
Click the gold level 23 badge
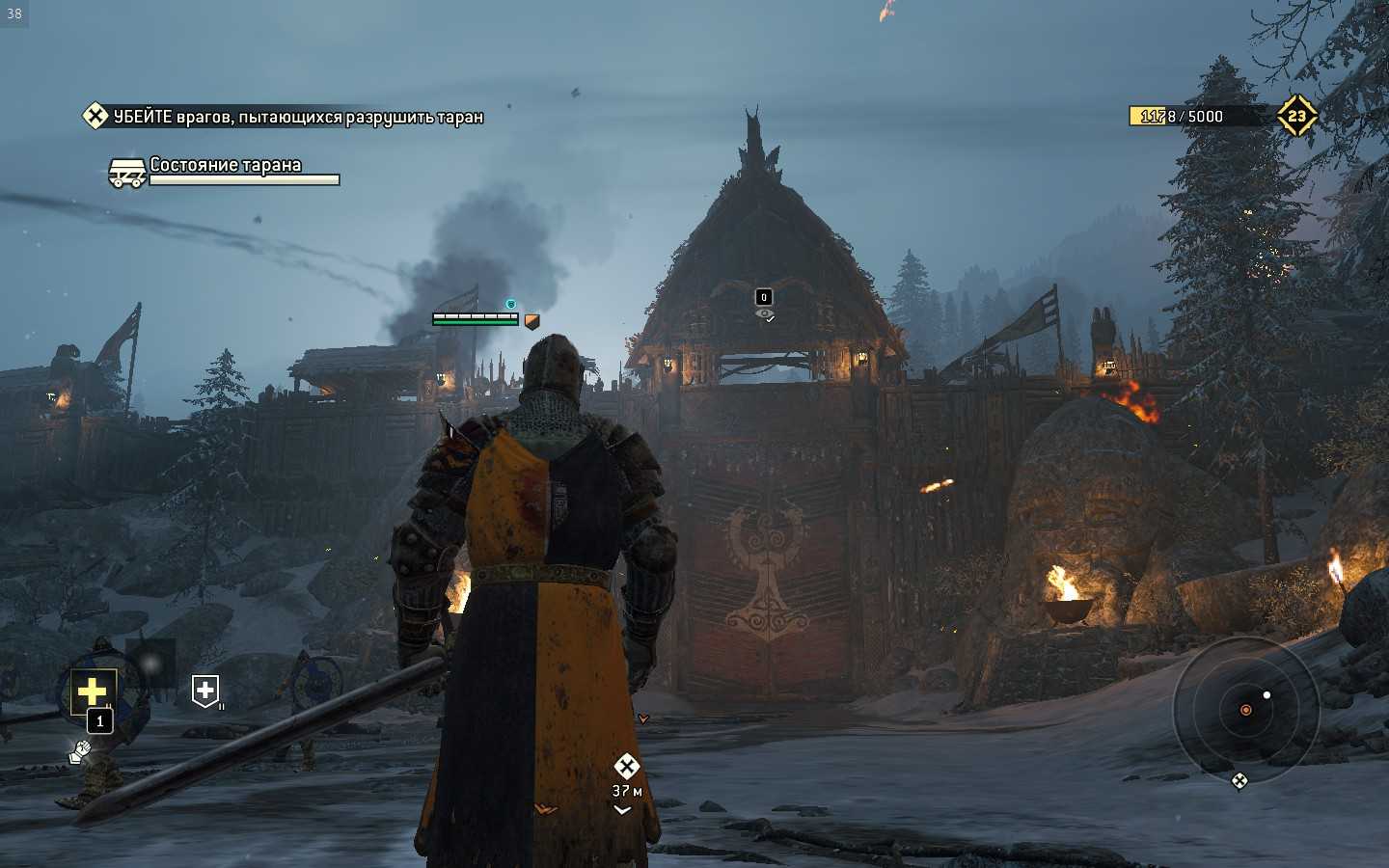(1296, 116)
